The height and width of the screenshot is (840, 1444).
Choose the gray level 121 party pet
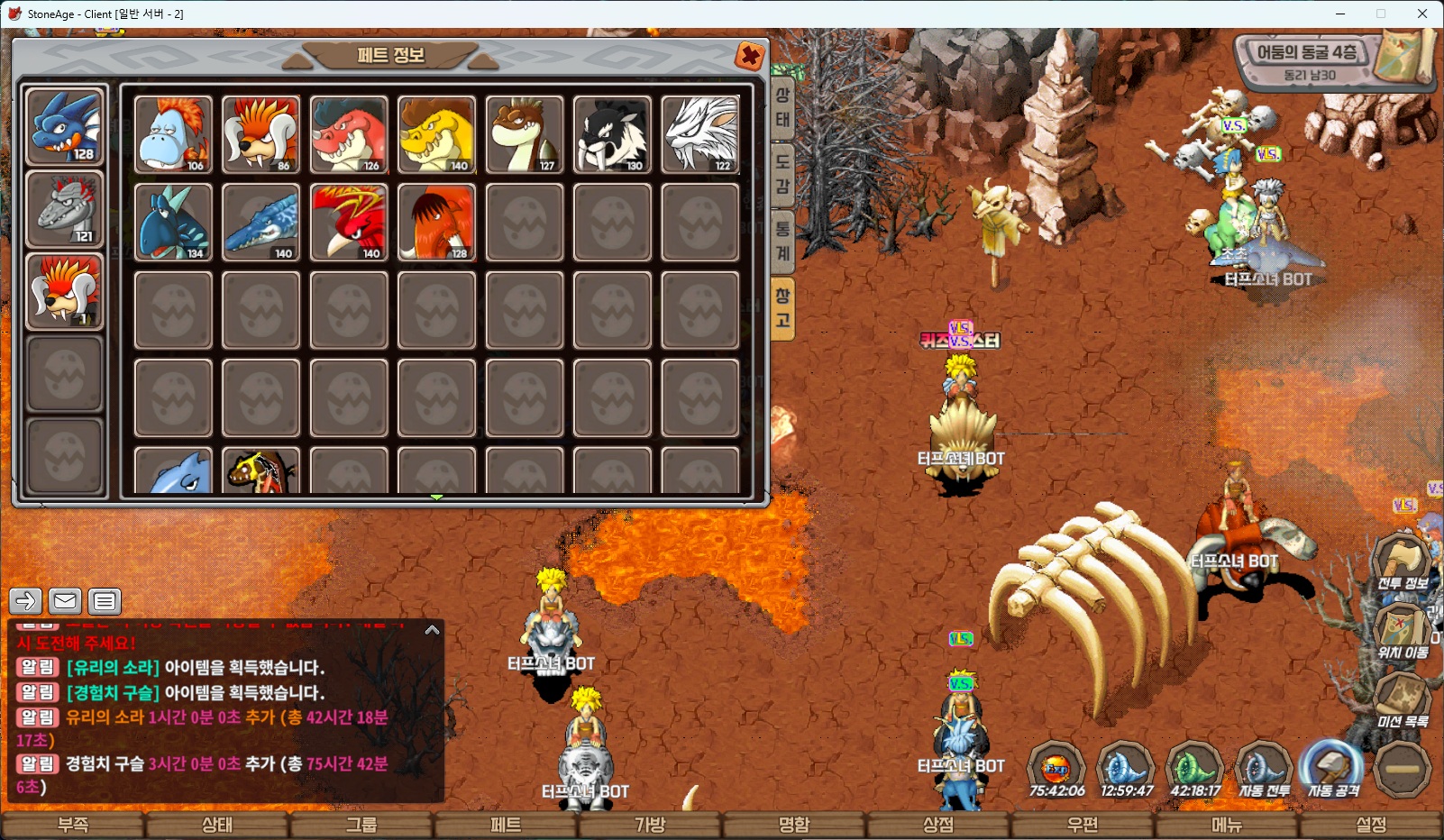(65, 209)
